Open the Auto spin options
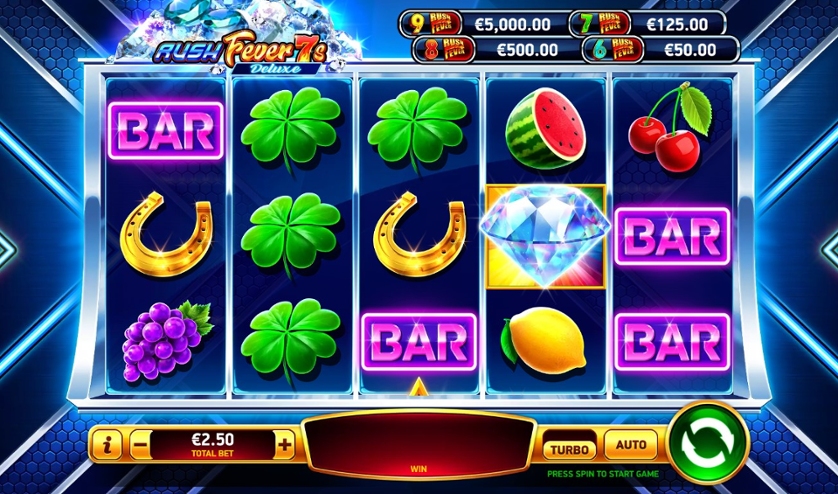The image size is (838, 494). pyautogui.click(x=630, y=445)
